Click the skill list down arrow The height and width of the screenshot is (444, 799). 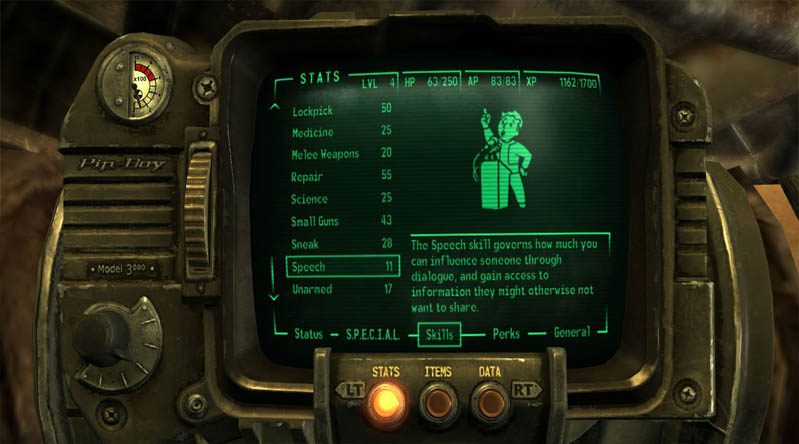pos(275,297)
